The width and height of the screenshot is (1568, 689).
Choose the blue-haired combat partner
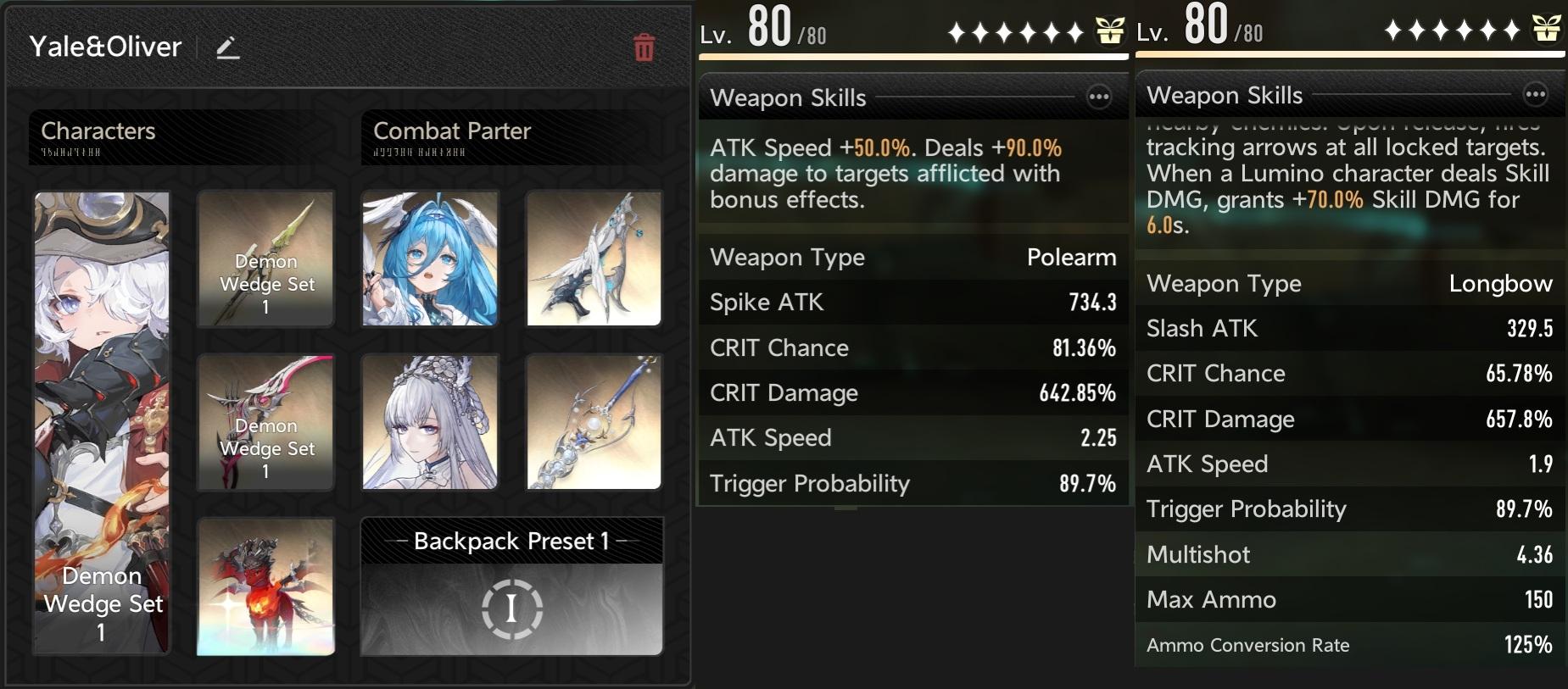click(430, 258)
